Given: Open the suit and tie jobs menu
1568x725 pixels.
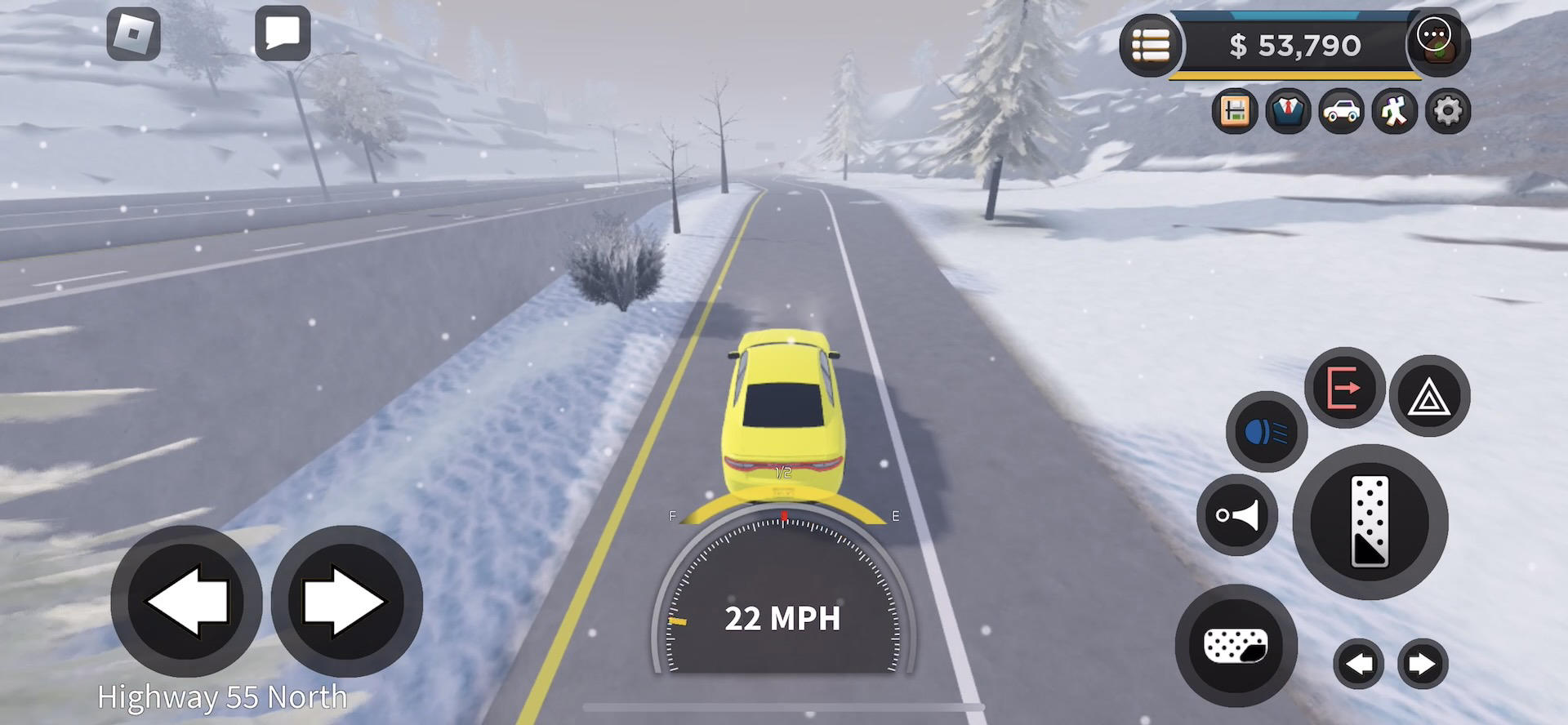Looking at the screenshot, I should coord(1288,111).
